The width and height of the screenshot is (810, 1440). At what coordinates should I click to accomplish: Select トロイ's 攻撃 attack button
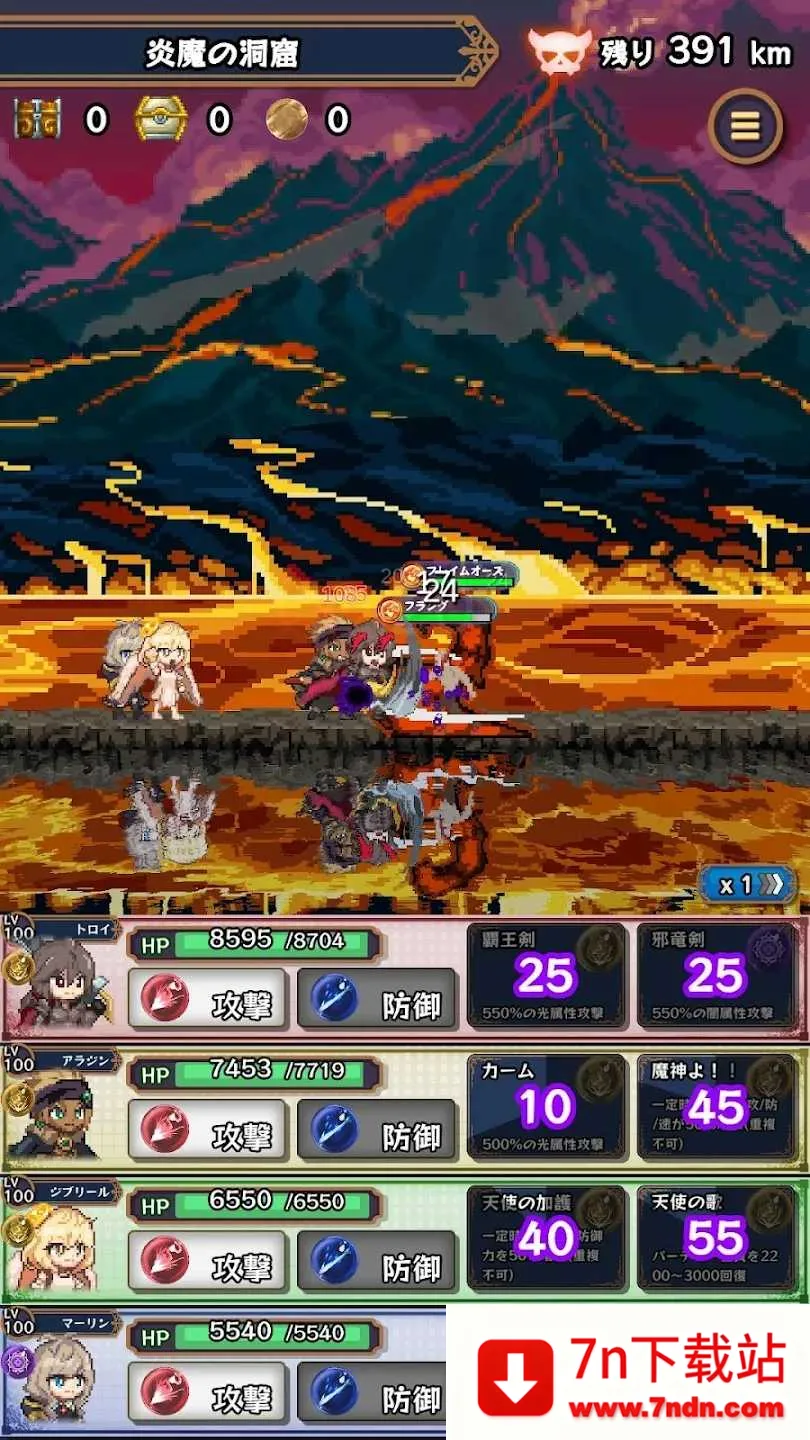[208, 1000]
